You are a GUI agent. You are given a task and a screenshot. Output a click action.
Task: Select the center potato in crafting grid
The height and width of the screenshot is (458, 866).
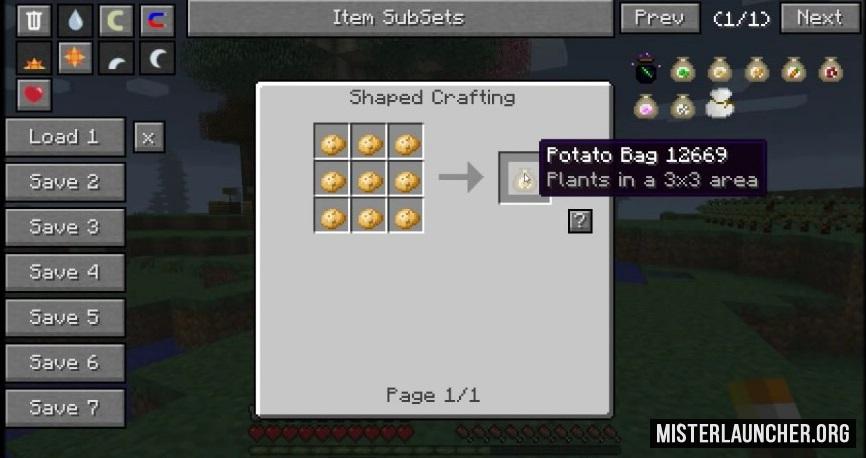pyautogui.click(x=369, y=180)
